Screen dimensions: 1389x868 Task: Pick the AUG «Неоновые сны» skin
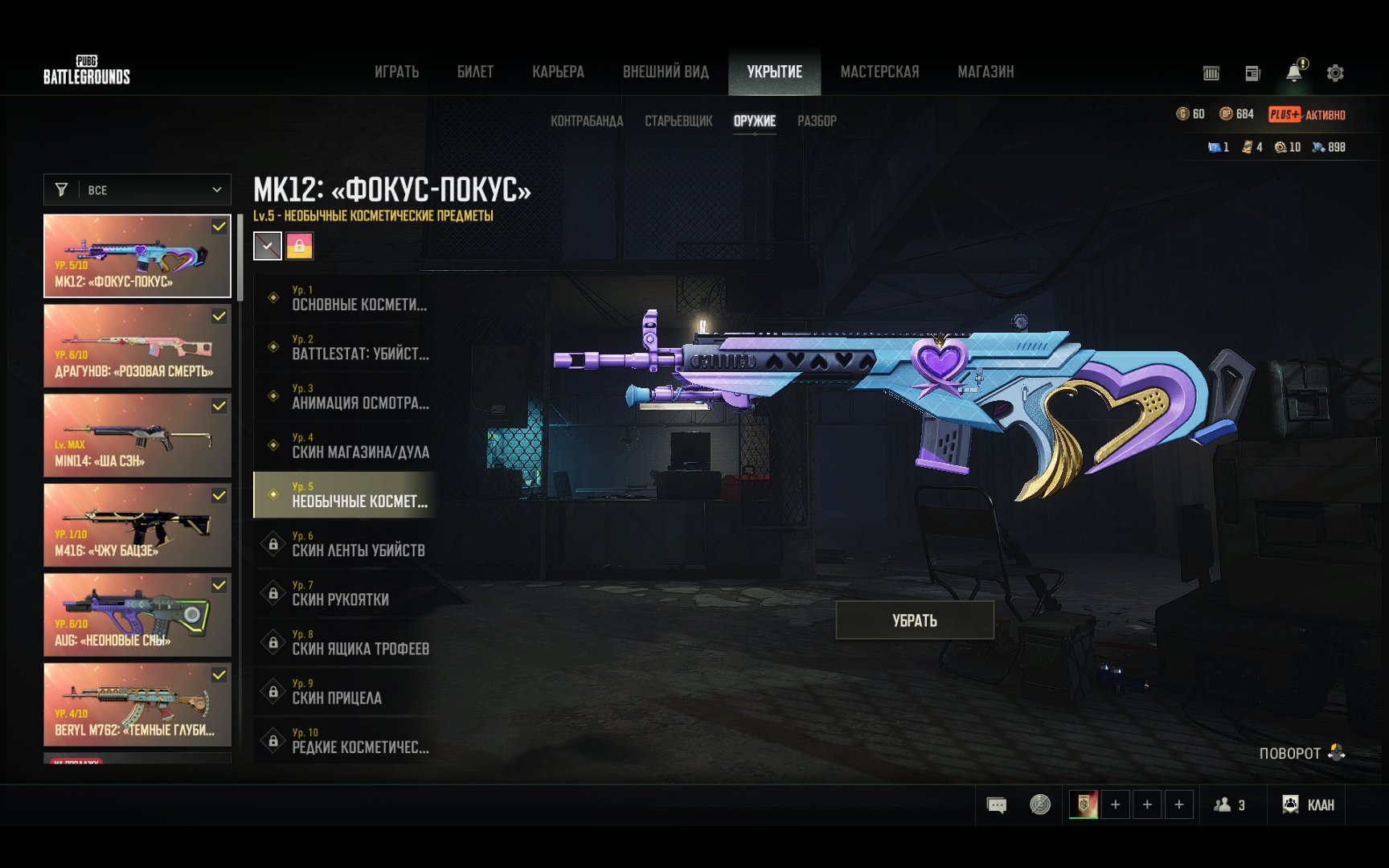(x=137, y=615)
